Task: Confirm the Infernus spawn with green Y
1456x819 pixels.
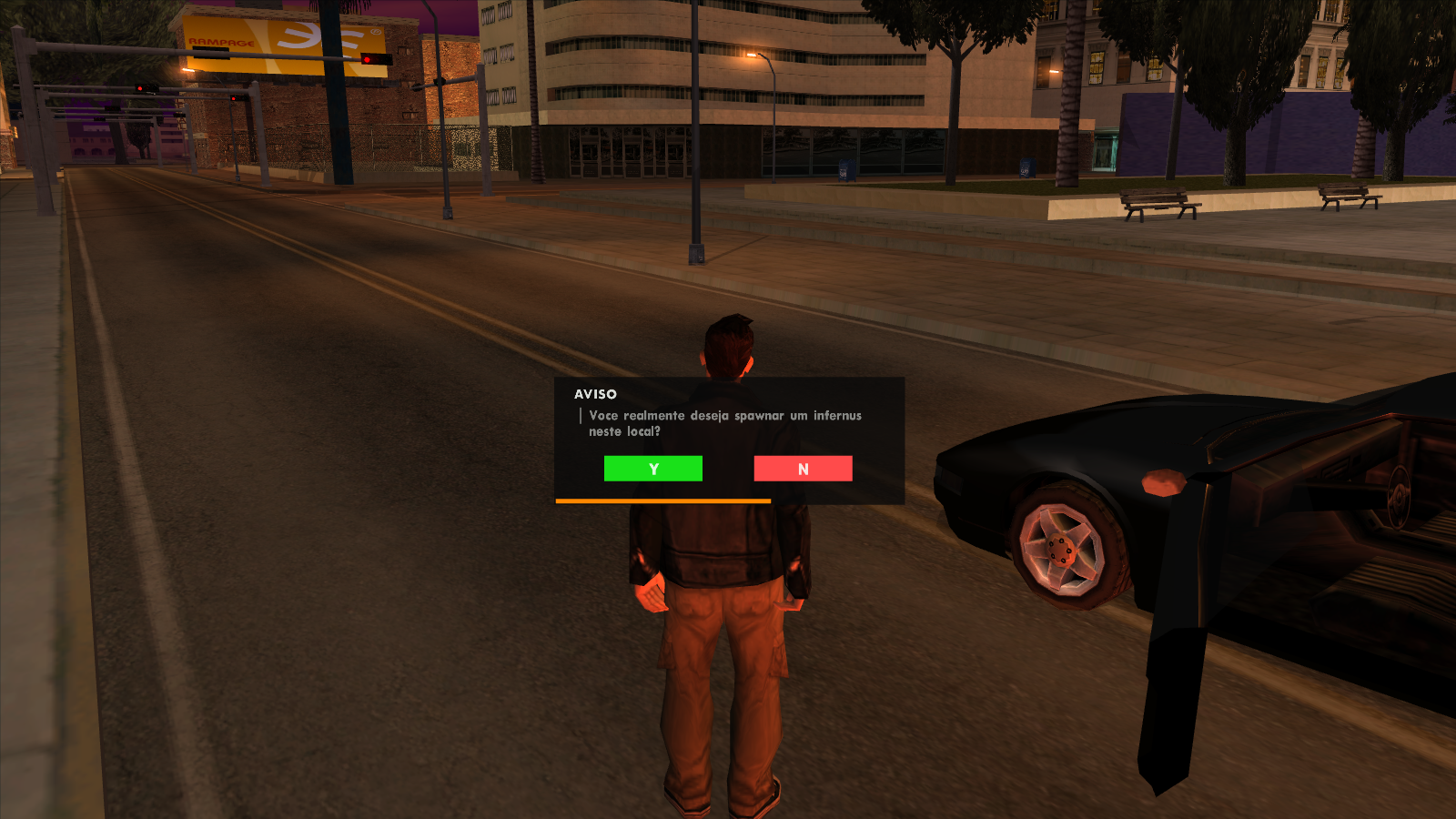Action: coord(652,469)
